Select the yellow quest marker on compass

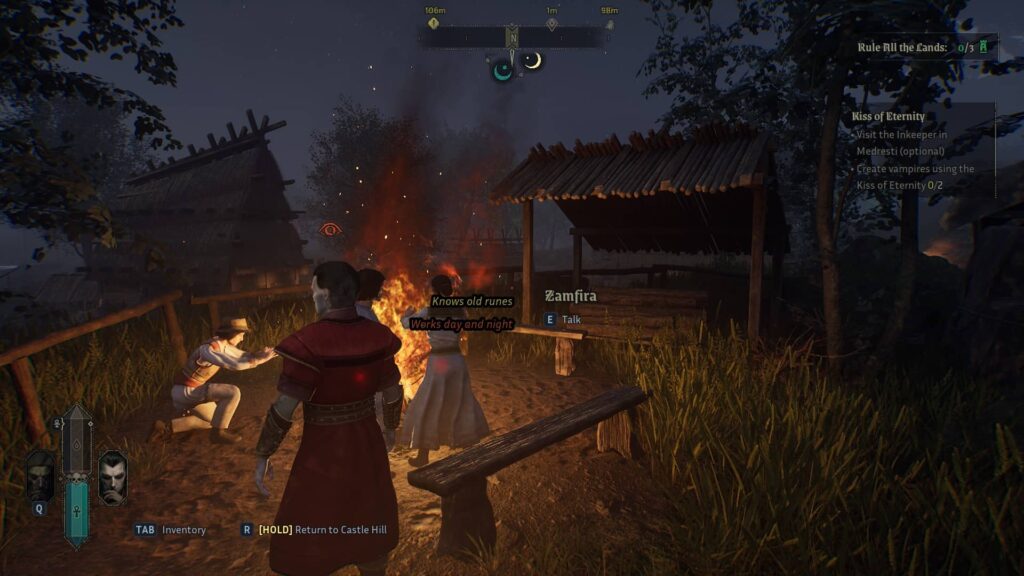coord(434,23)
